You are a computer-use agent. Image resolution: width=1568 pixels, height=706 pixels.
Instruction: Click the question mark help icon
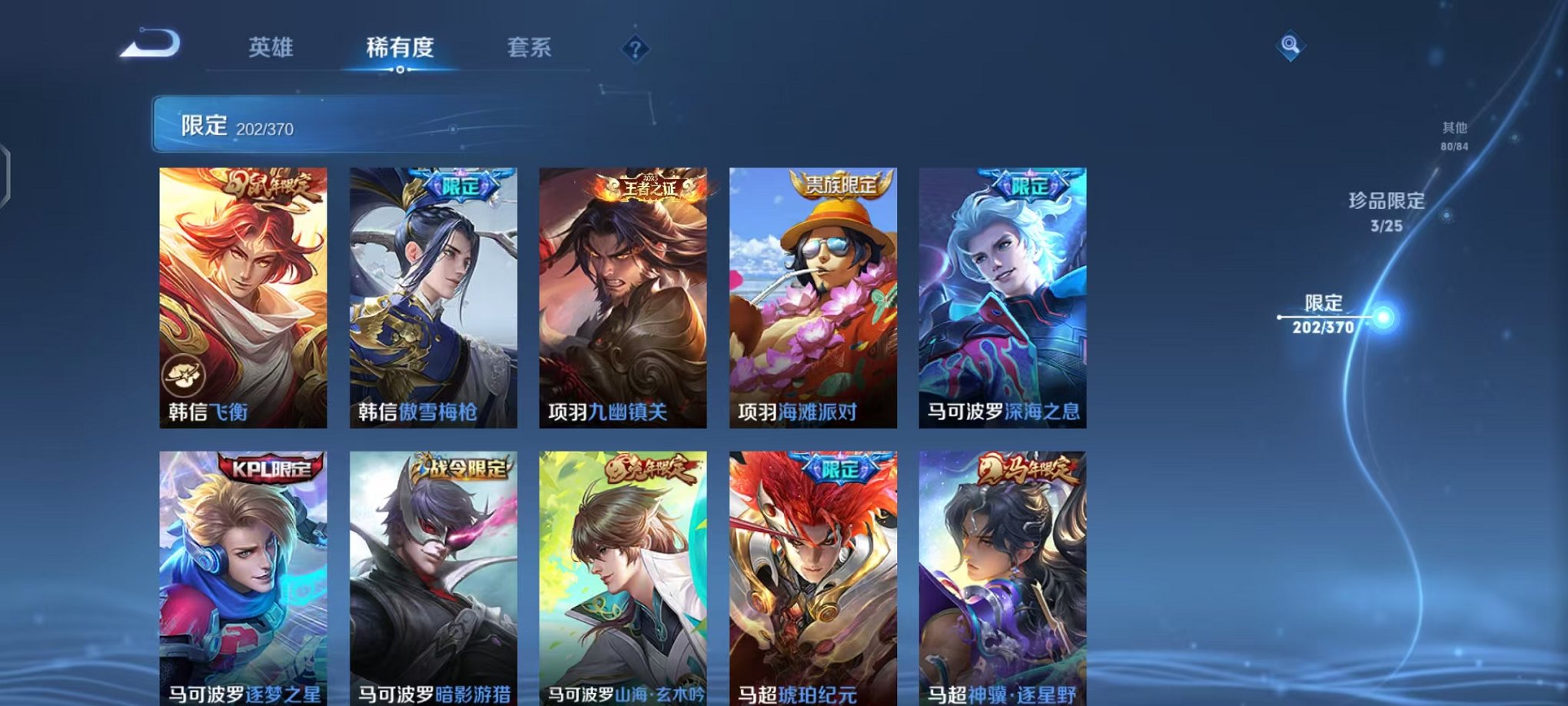[x=633, y=51]
